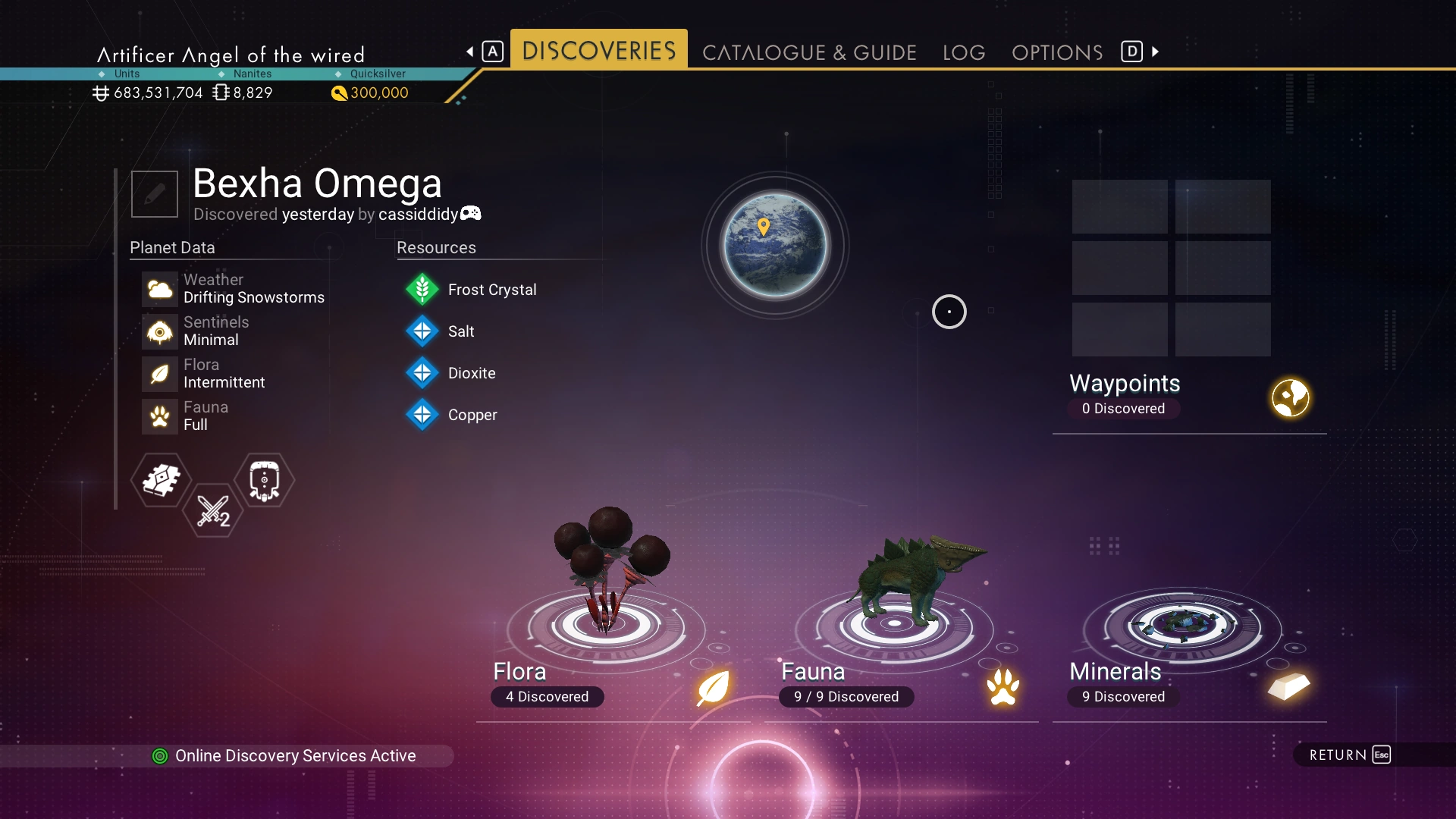Click the settlement hexagon icon
Screen dimensions: 1456x819
[x=161, y=480]
